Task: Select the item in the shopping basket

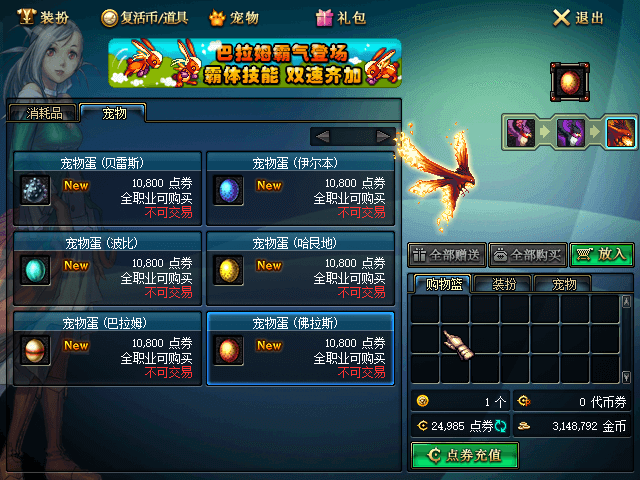Action: pyautogui.click(x=457, y=341)
